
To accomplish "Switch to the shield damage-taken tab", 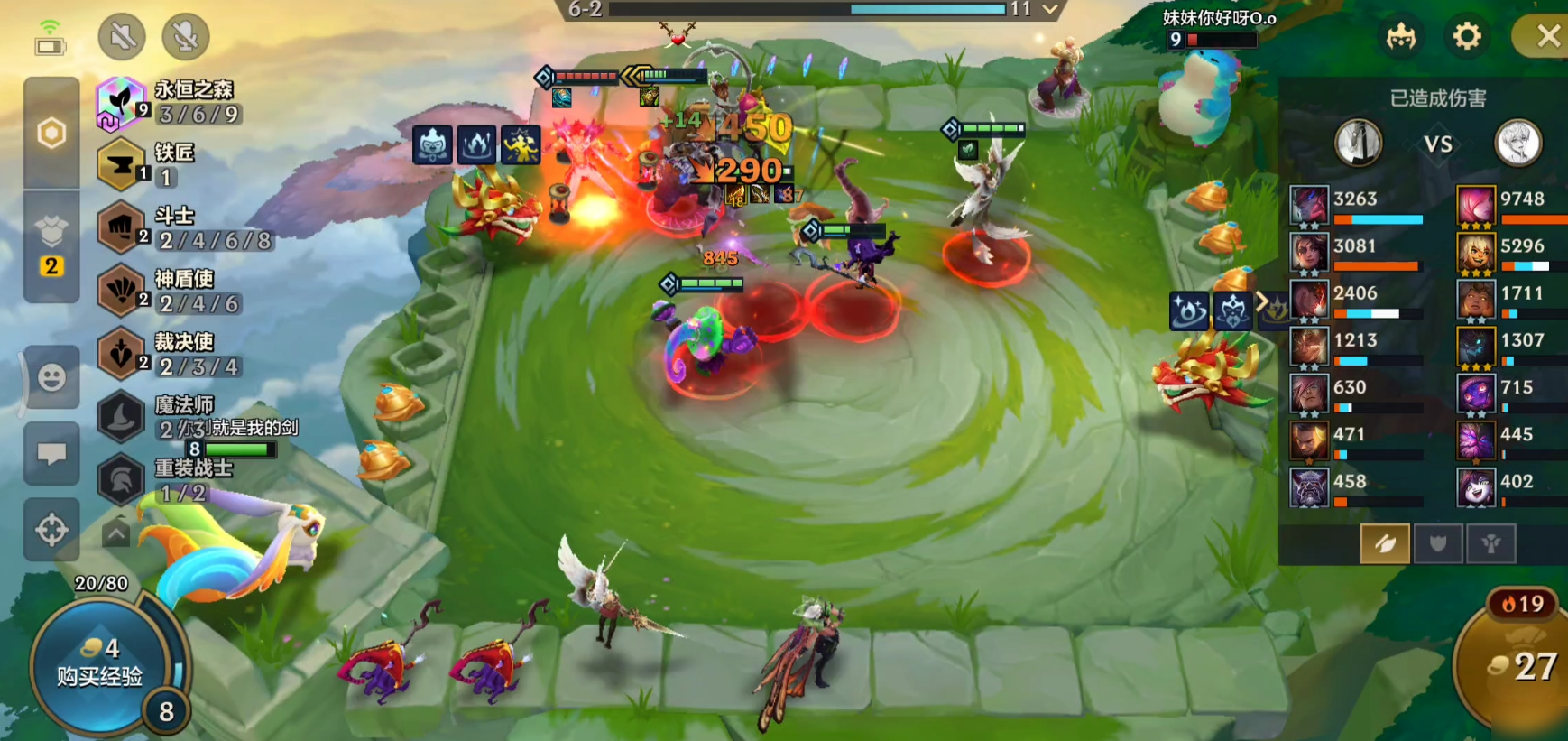I will point(1438,543).
